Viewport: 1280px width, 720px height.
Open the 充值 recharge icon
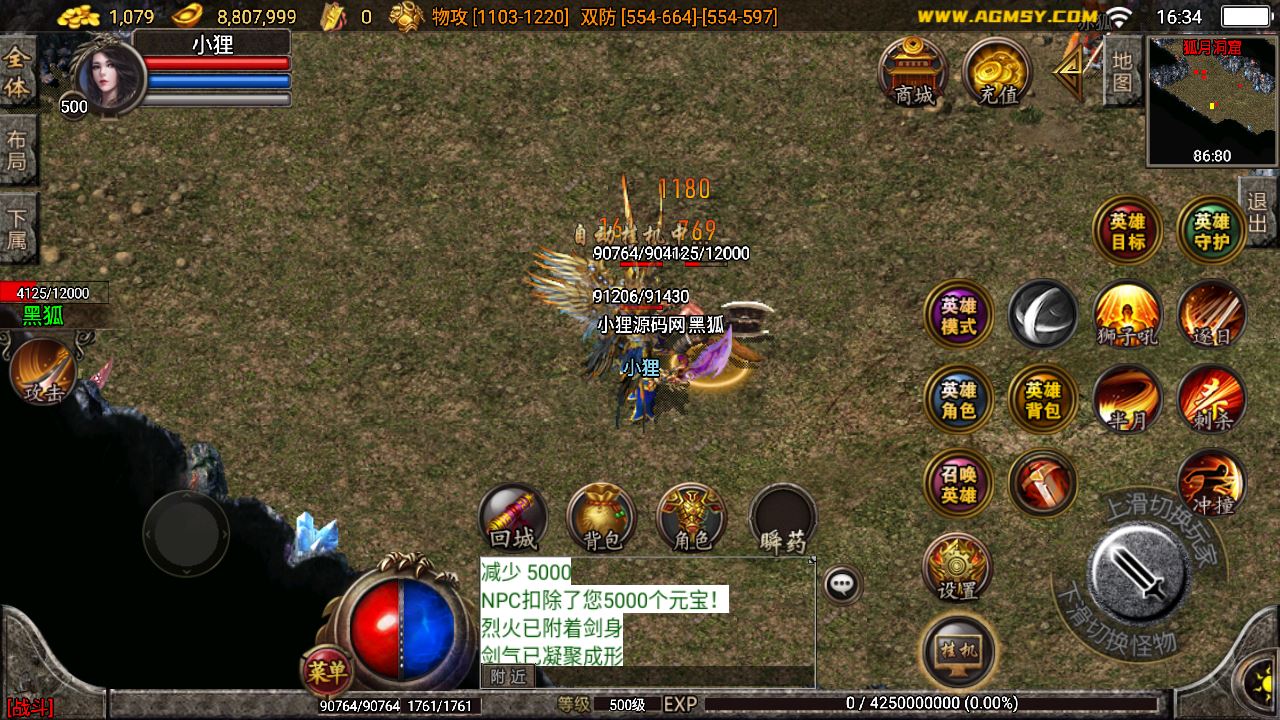pyautogui.click(x=995, y=74)
